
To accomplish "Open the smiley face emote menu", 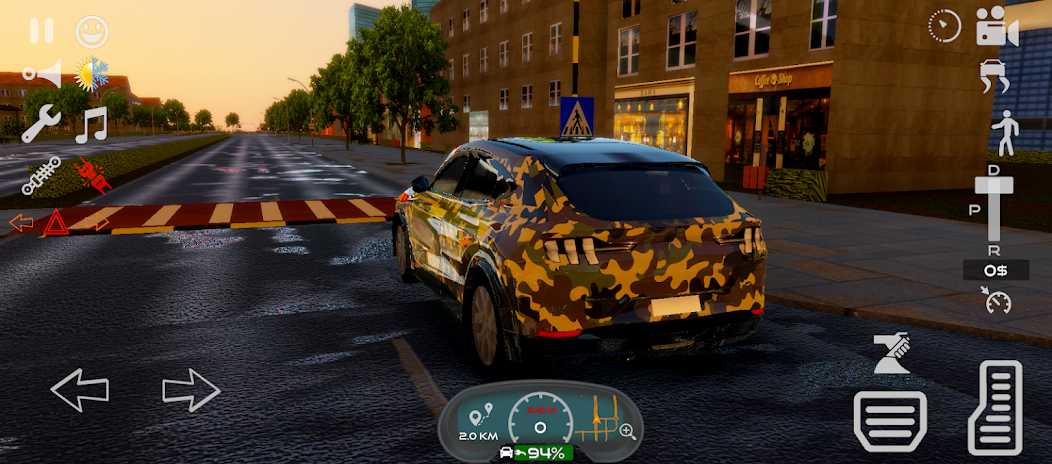I will [x=92, y=31].
